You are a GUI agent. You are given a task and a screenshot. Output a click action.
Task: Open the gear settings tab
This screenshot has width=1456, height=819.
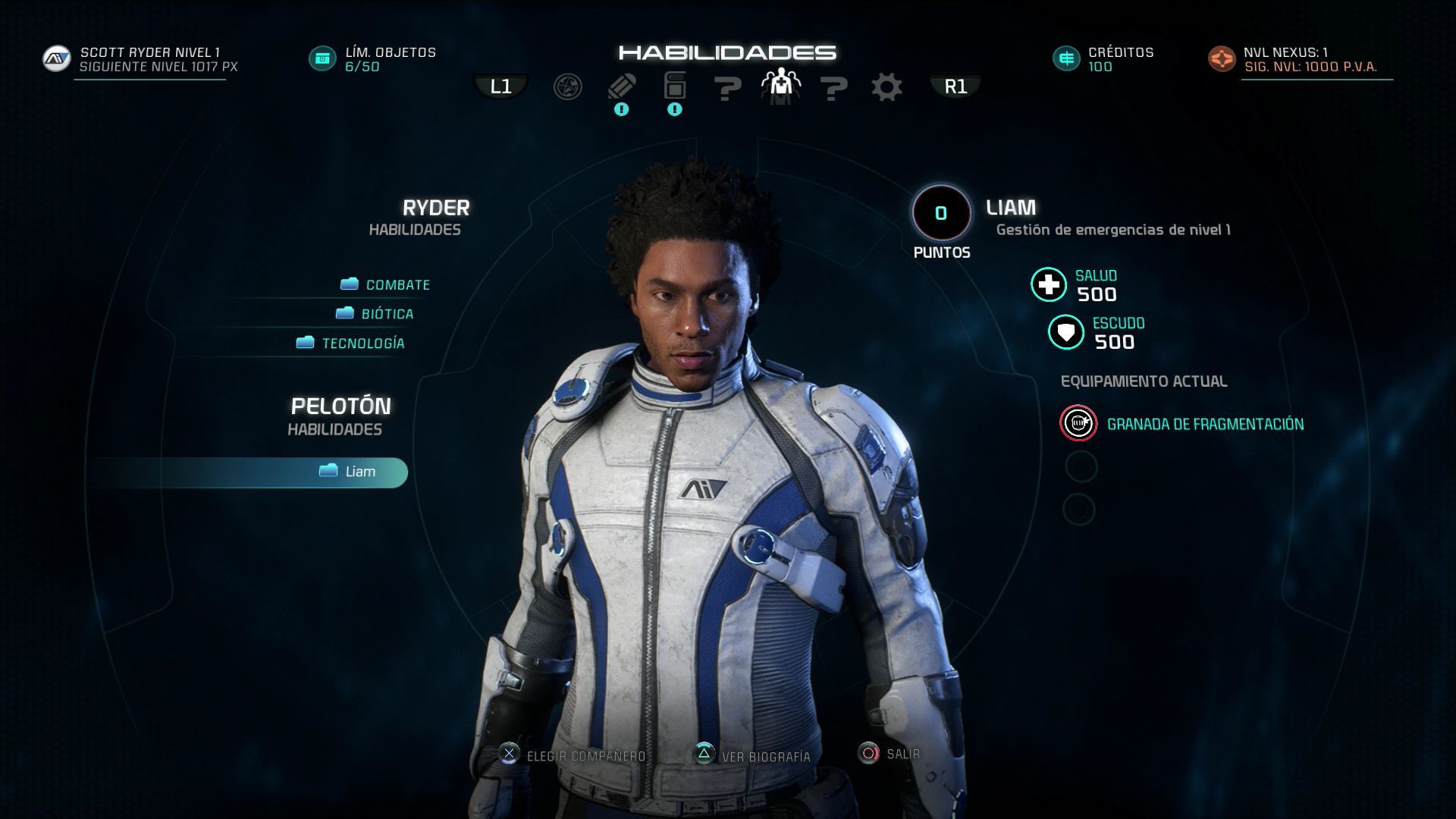[x=886, y=87]
